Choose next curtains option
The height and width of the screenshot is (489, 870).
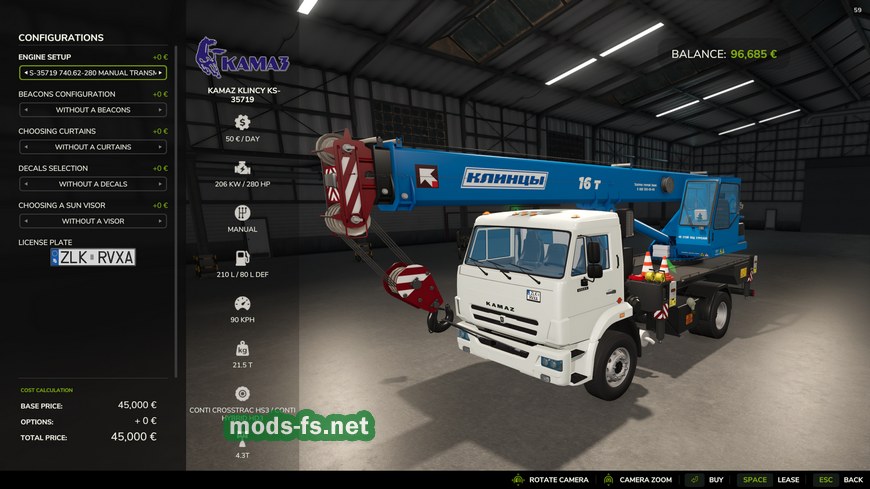pyautogui.click(x=160, y=147)
